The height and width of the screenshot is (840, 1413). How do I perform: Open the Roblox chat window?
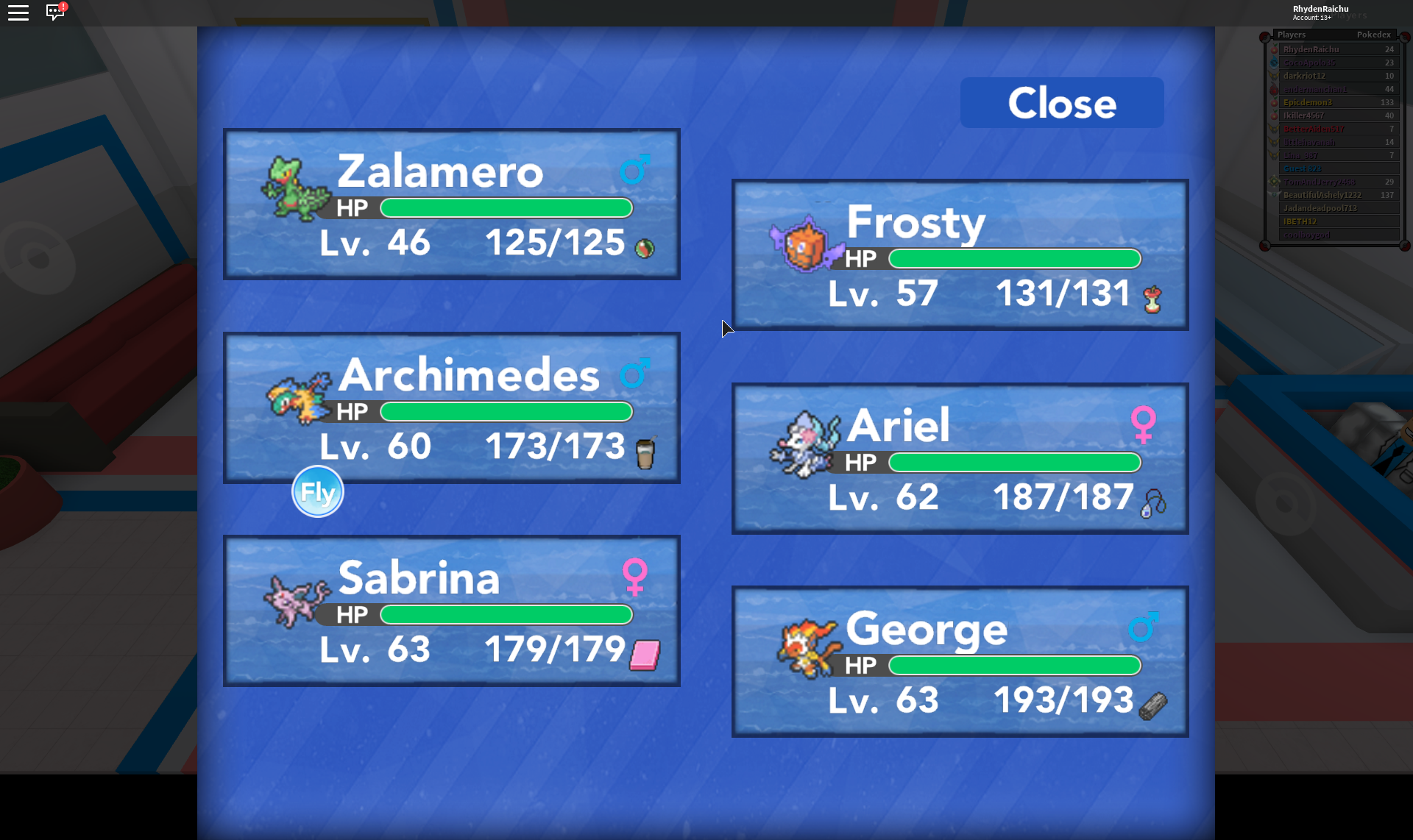point(55,13)
